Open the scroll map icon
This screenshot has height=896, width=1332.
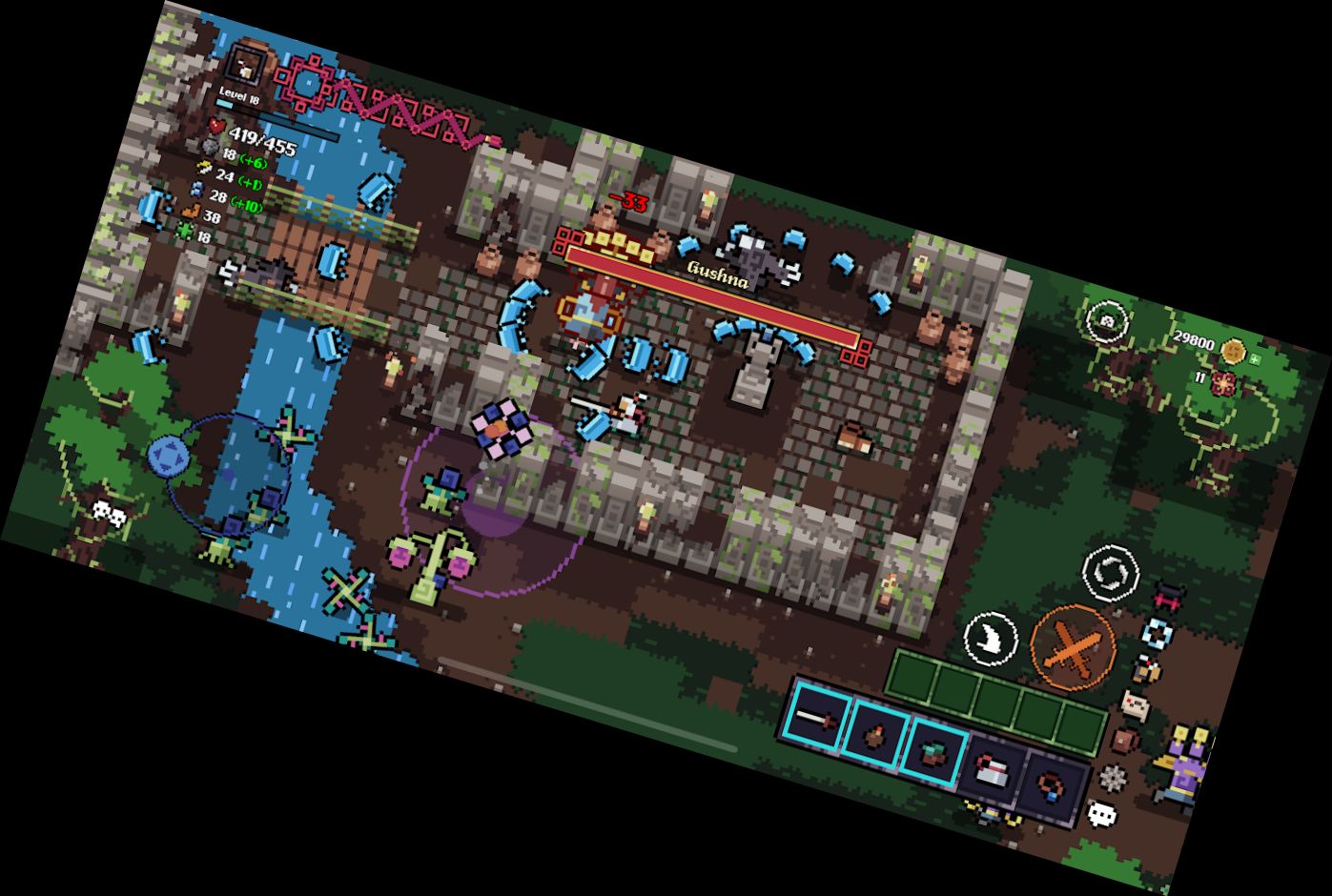point(1134,706)
